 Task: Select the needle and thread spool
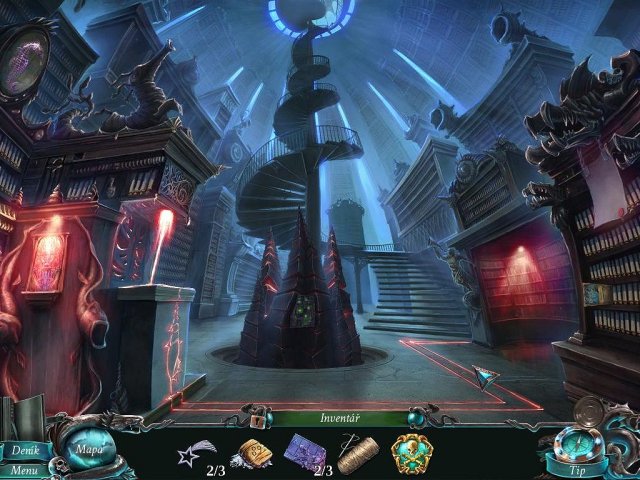356,453
